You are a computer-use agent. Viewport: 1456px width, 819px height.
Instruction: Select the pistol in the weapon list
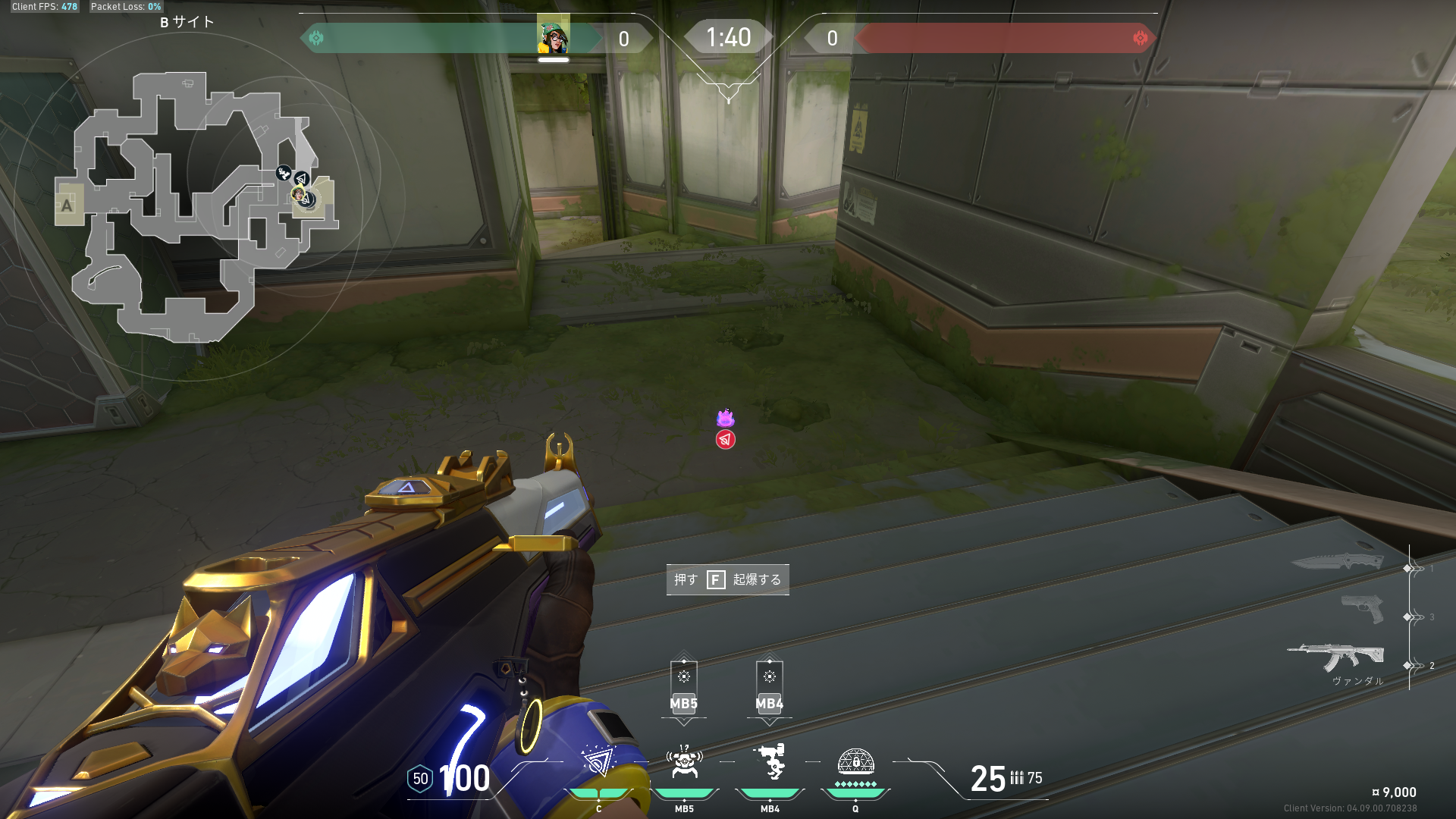1362,609
